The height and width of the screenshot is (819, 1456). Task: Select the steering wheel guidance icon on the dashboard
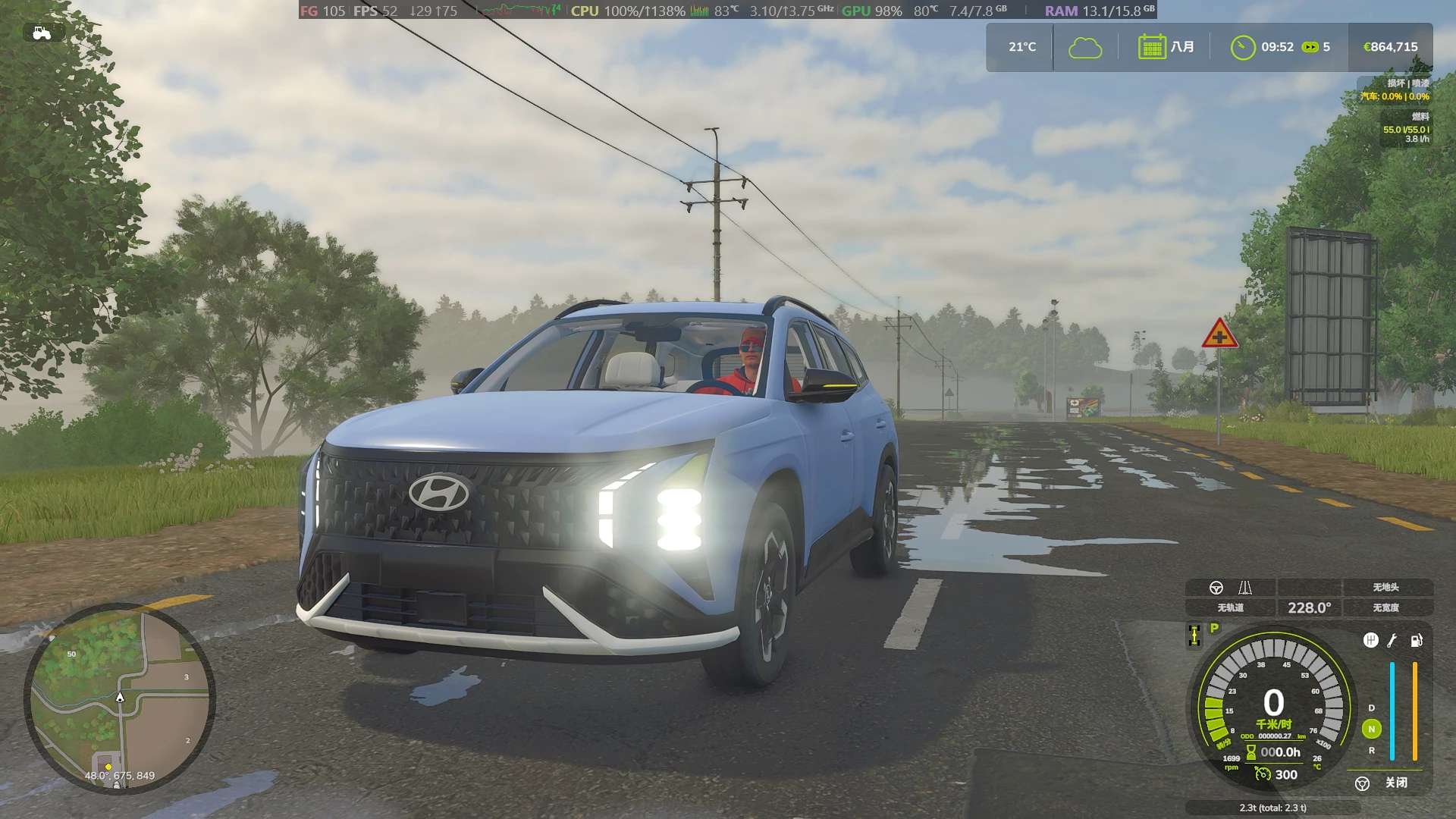point(1216,587)
